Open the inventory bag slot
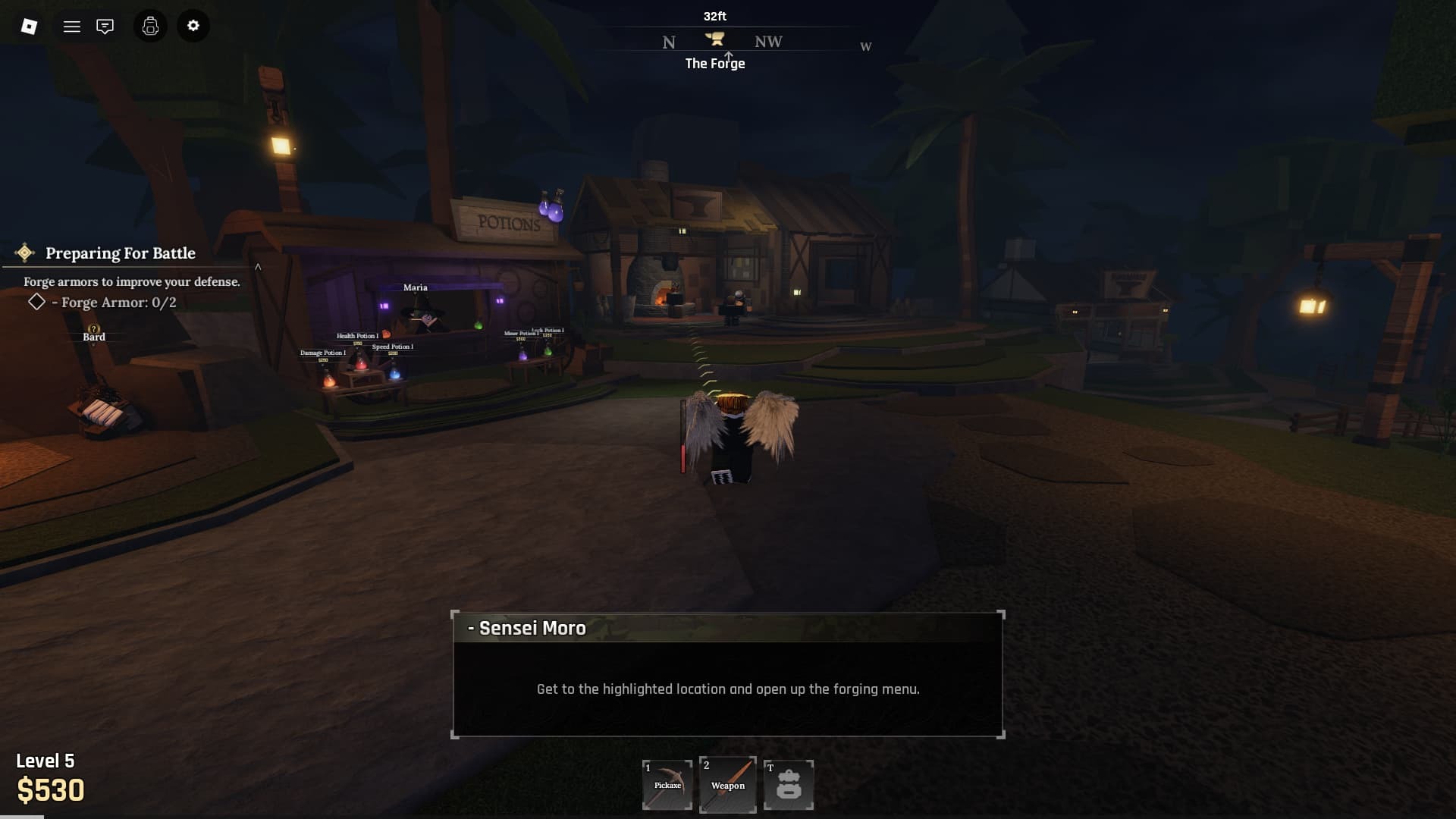The image size is (1456, 819). point(789,785)
